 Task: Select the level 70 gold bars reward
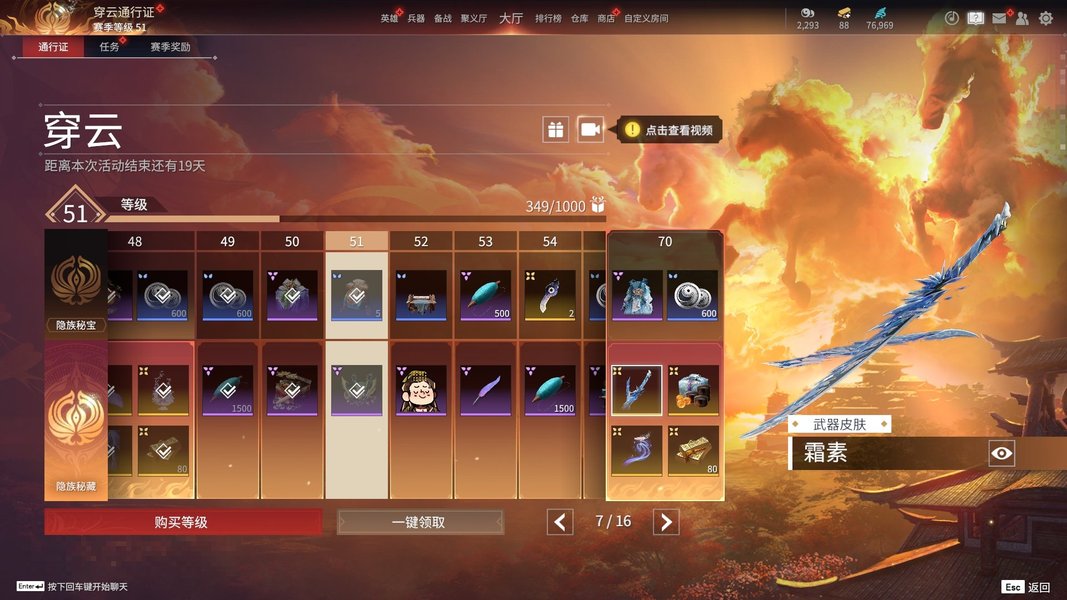coord(693,450)
